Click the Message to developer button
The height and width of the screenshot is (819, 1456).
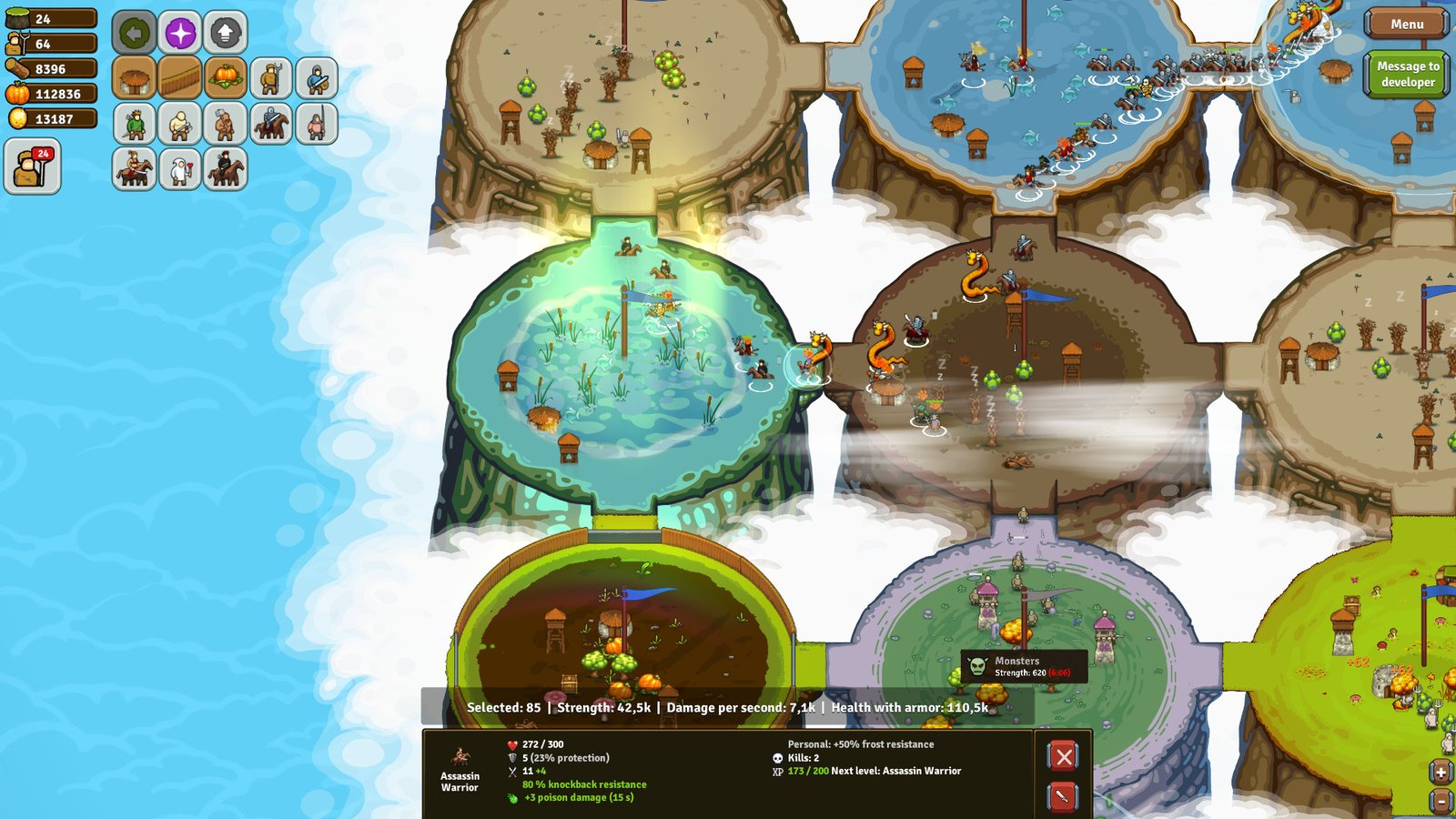point(1407,75)
